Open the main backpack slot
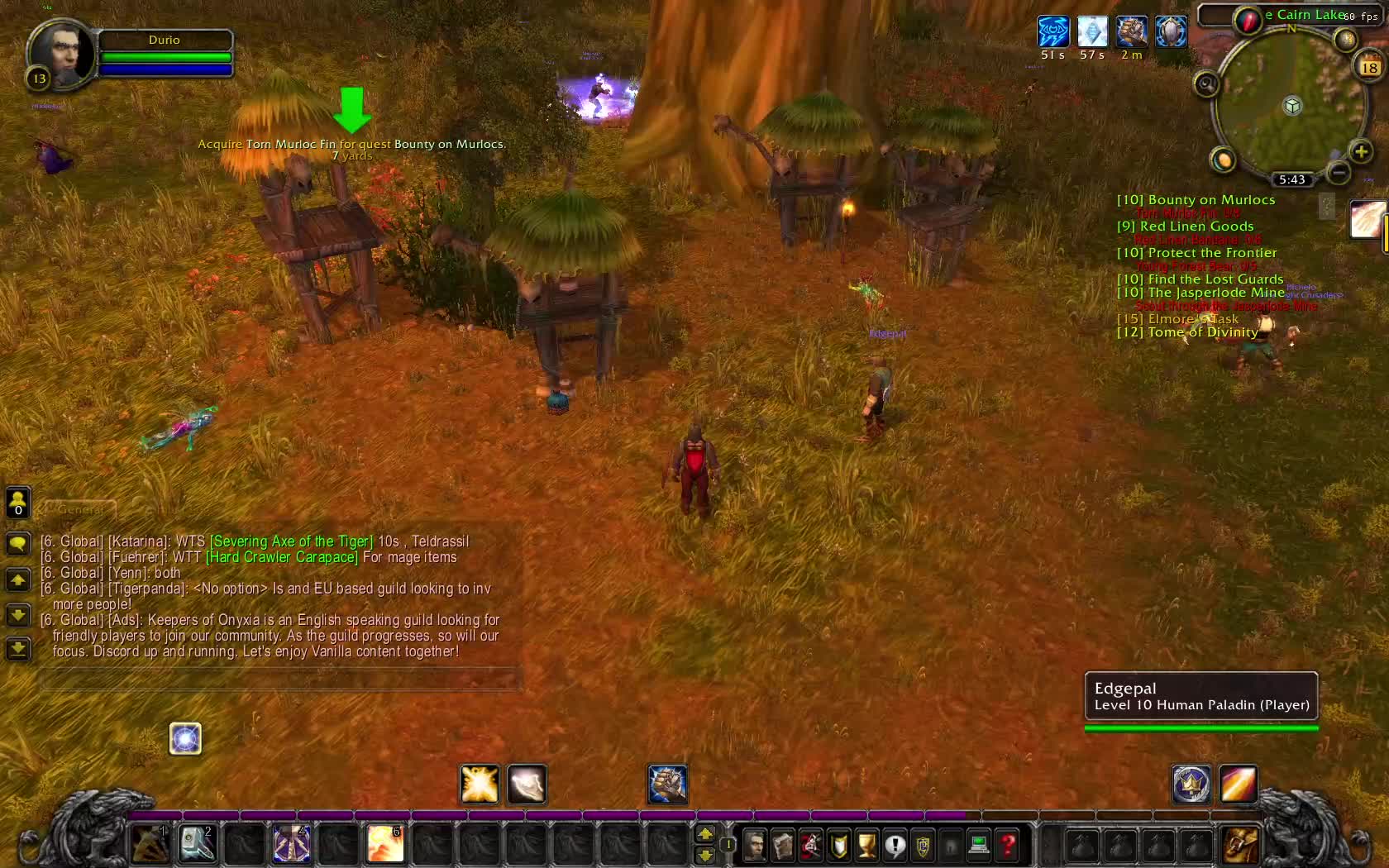The width and height of the screenshot is (1389, 868). click(x=1240, y=845)
